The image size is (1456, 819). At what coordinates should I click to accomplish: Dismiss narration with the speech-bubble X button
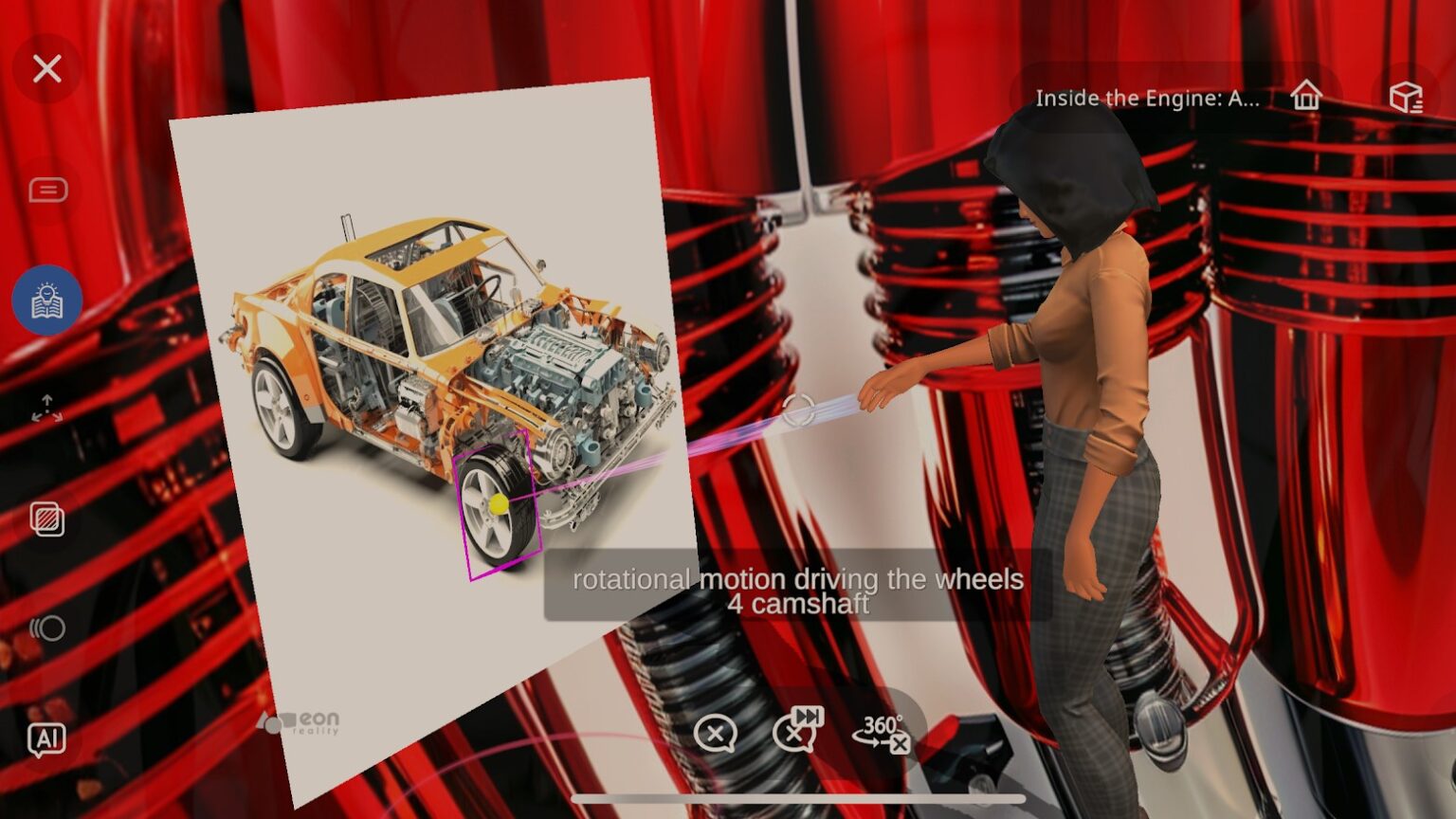tap(715, 734)
